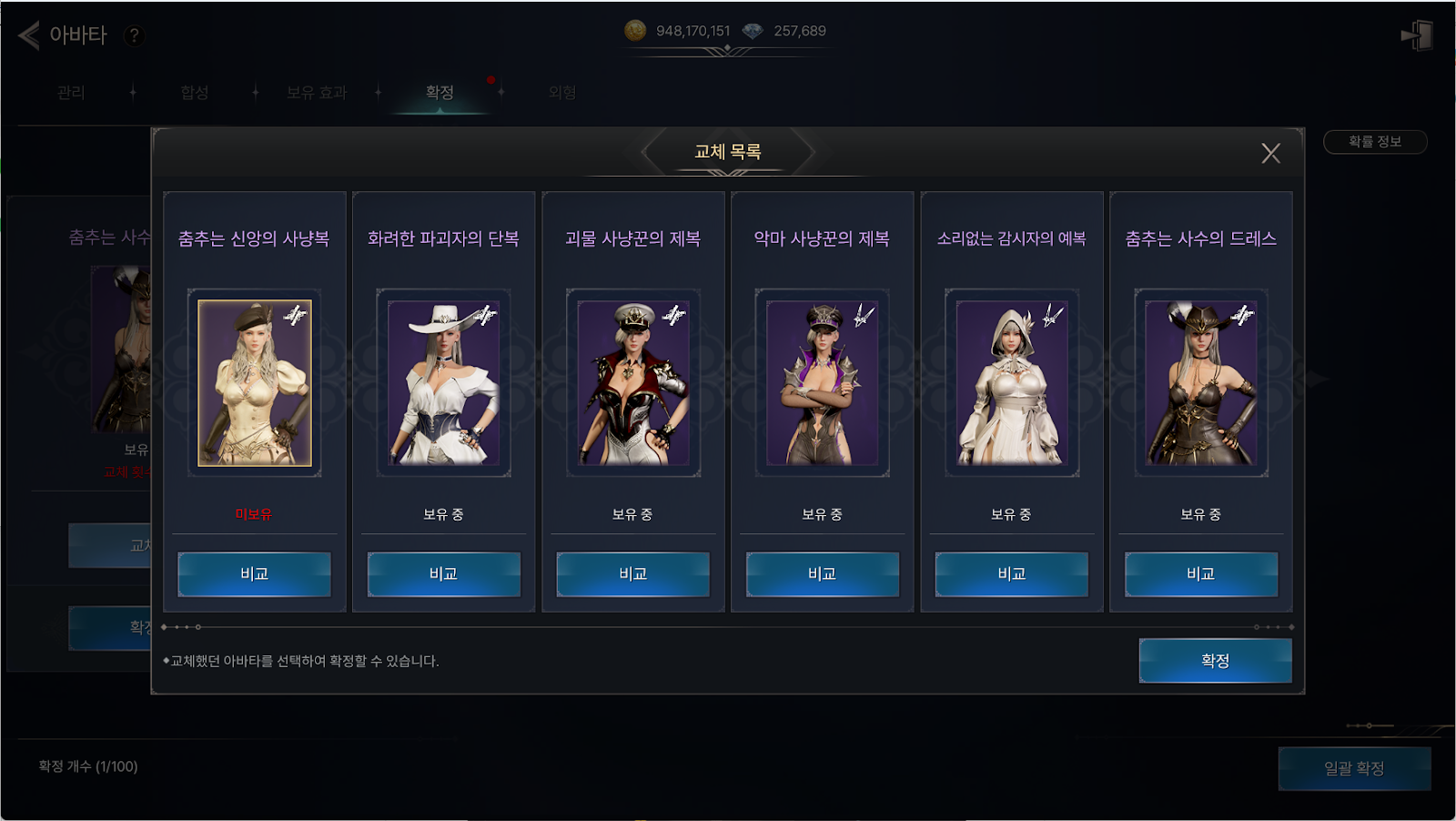Select the 소리없는 감시자의 예복 avatar card

coord(1012,383)
